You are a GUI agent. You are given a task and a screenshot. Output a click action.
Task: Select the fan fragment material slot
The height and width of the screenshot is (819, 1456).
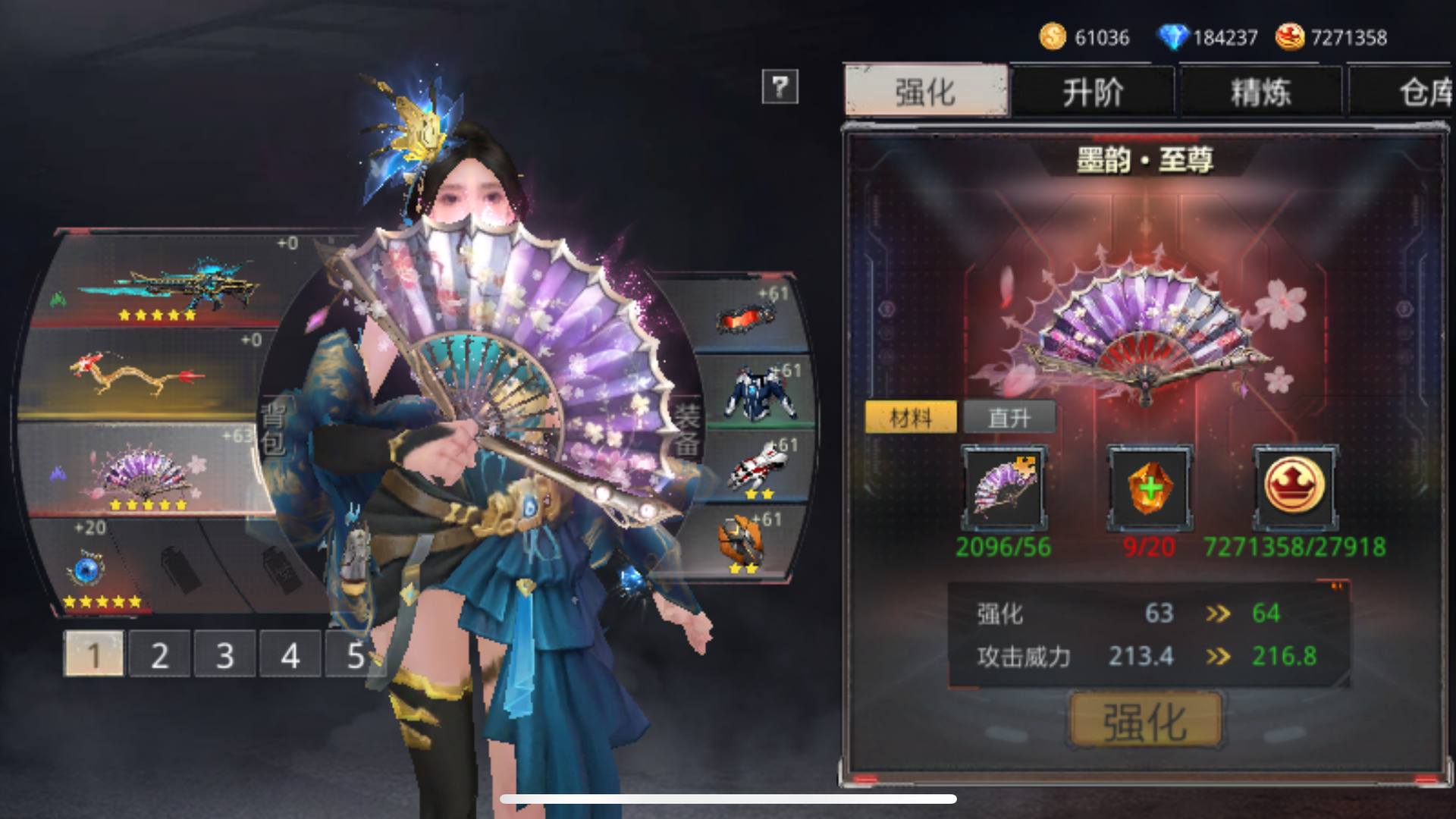pyautogui.click(x=1003, y=488)
